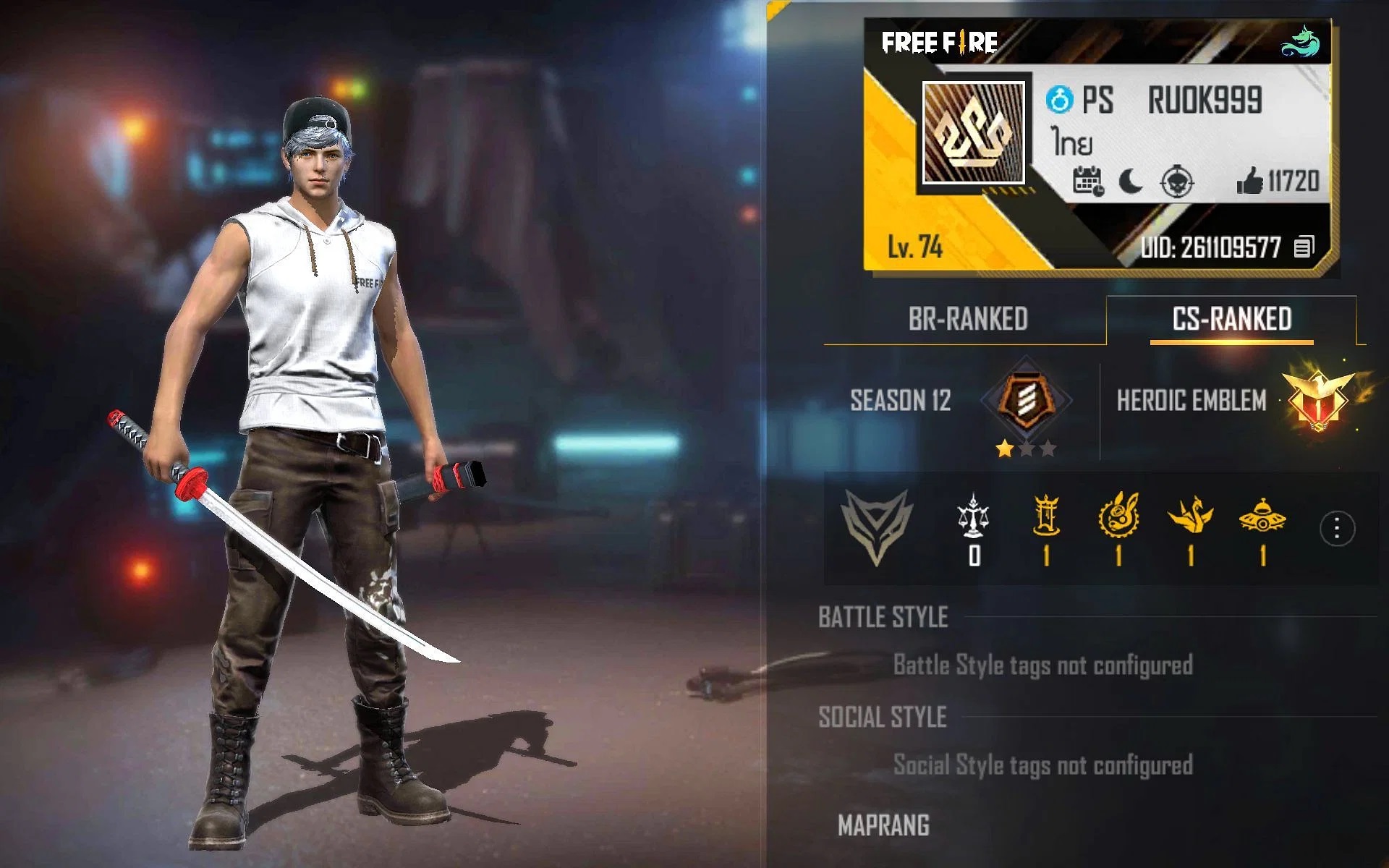
Task: Open the teal dragon icon on banner
Action: click(1301, 42)
